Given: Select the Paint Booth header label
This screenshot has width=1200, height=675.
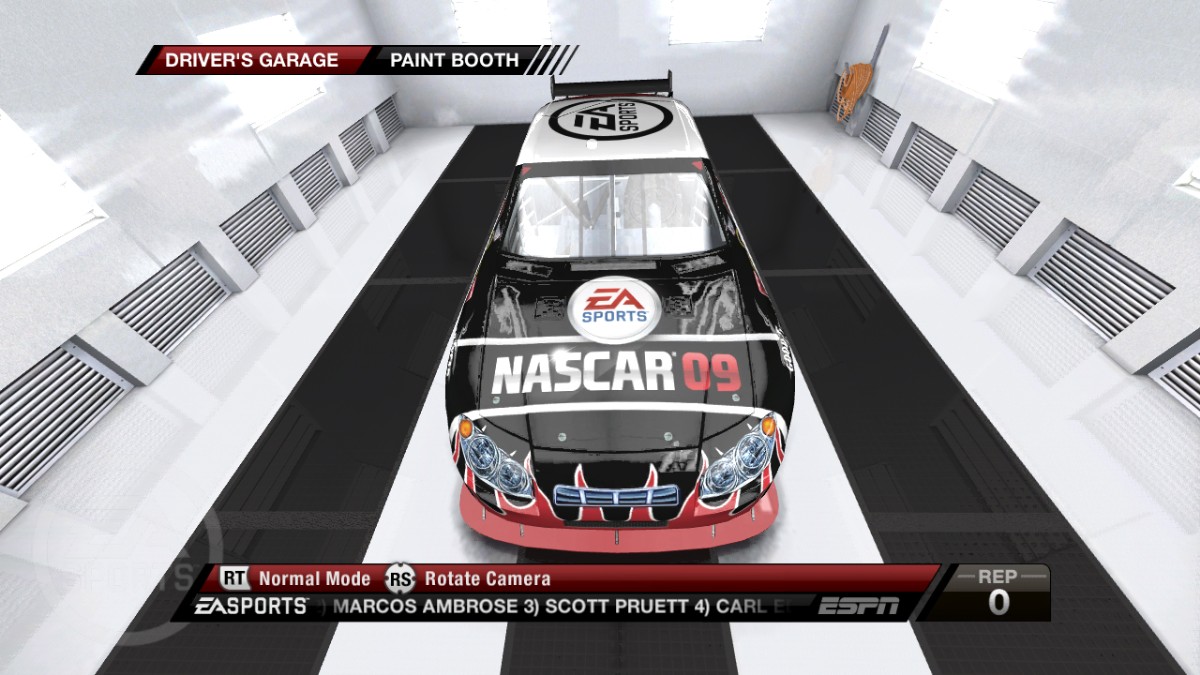Looking at the screenshot, I should tap(454, 60).
